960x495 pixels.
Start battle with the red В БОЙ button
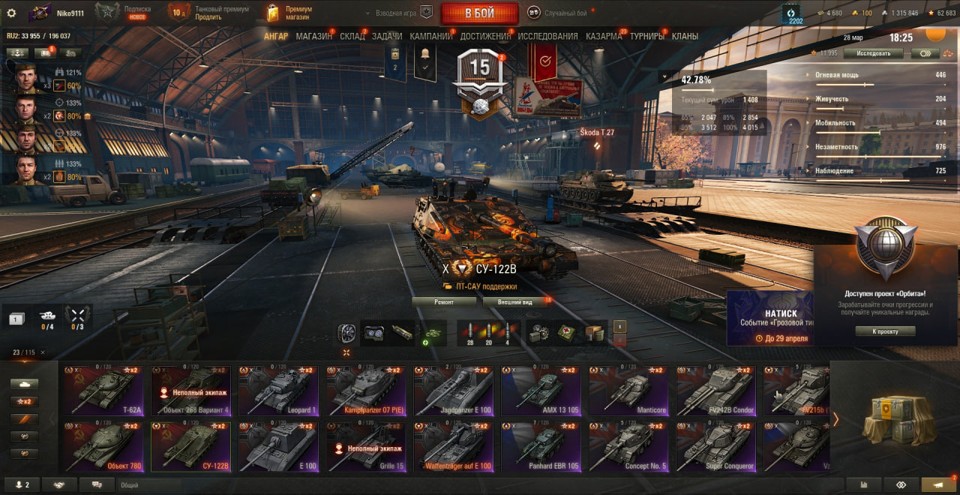click(x=479, y=13)
